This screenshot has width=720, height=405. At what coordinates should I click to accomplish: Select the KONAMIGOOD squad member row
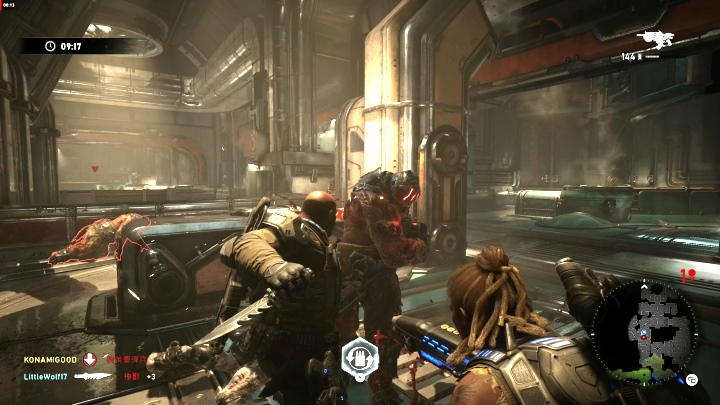pos(50,358)
